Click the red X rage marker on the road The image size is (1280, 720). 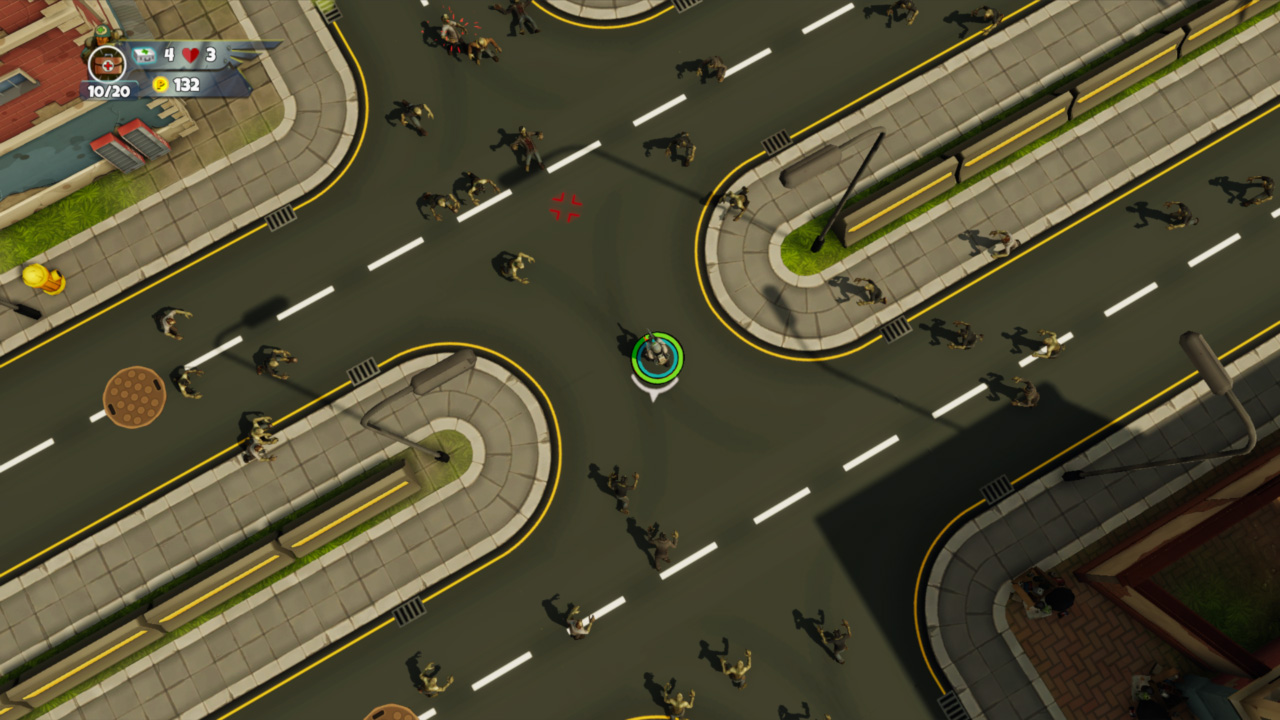tap(565, 205)
